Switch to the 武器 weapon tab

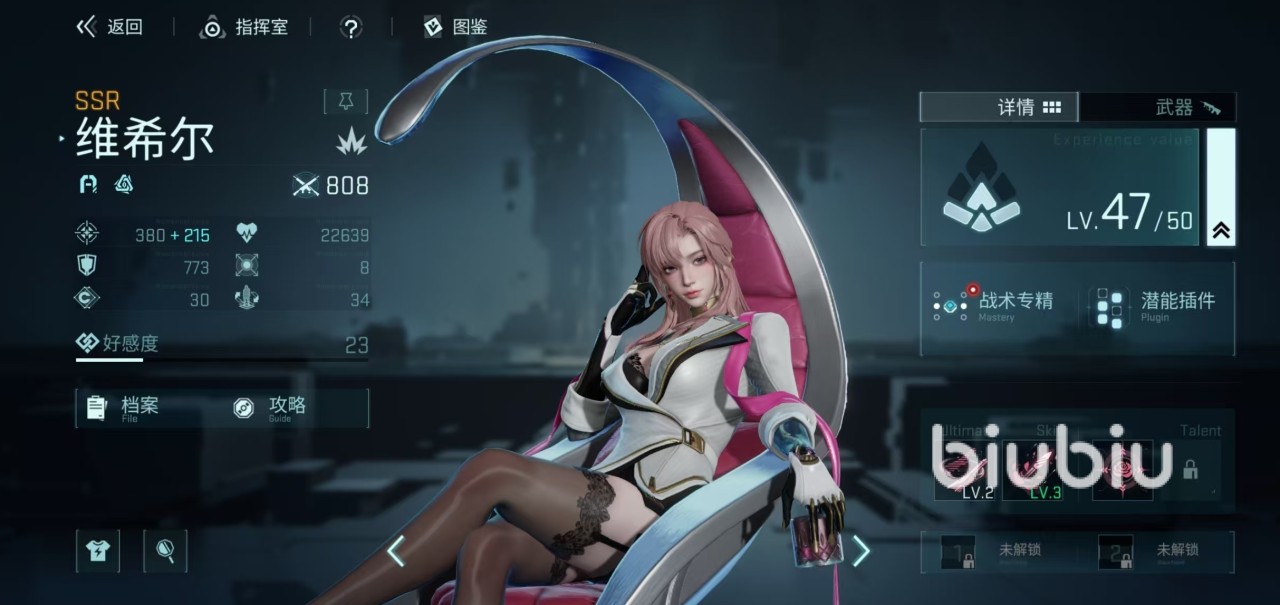point(1158,107)
